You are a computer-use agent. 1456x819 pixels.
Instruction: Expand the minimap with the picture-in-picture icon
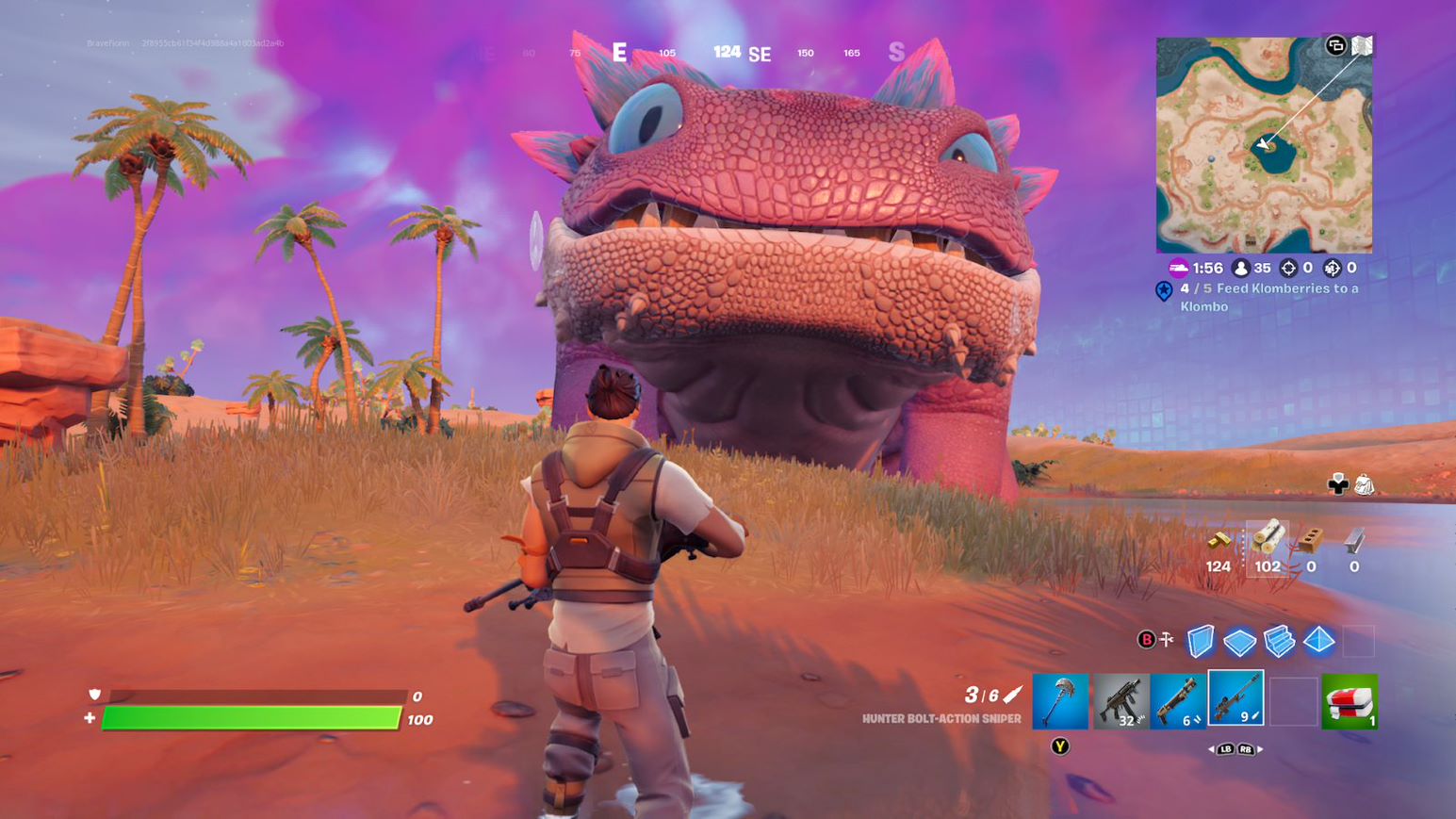pos(1336,47)
